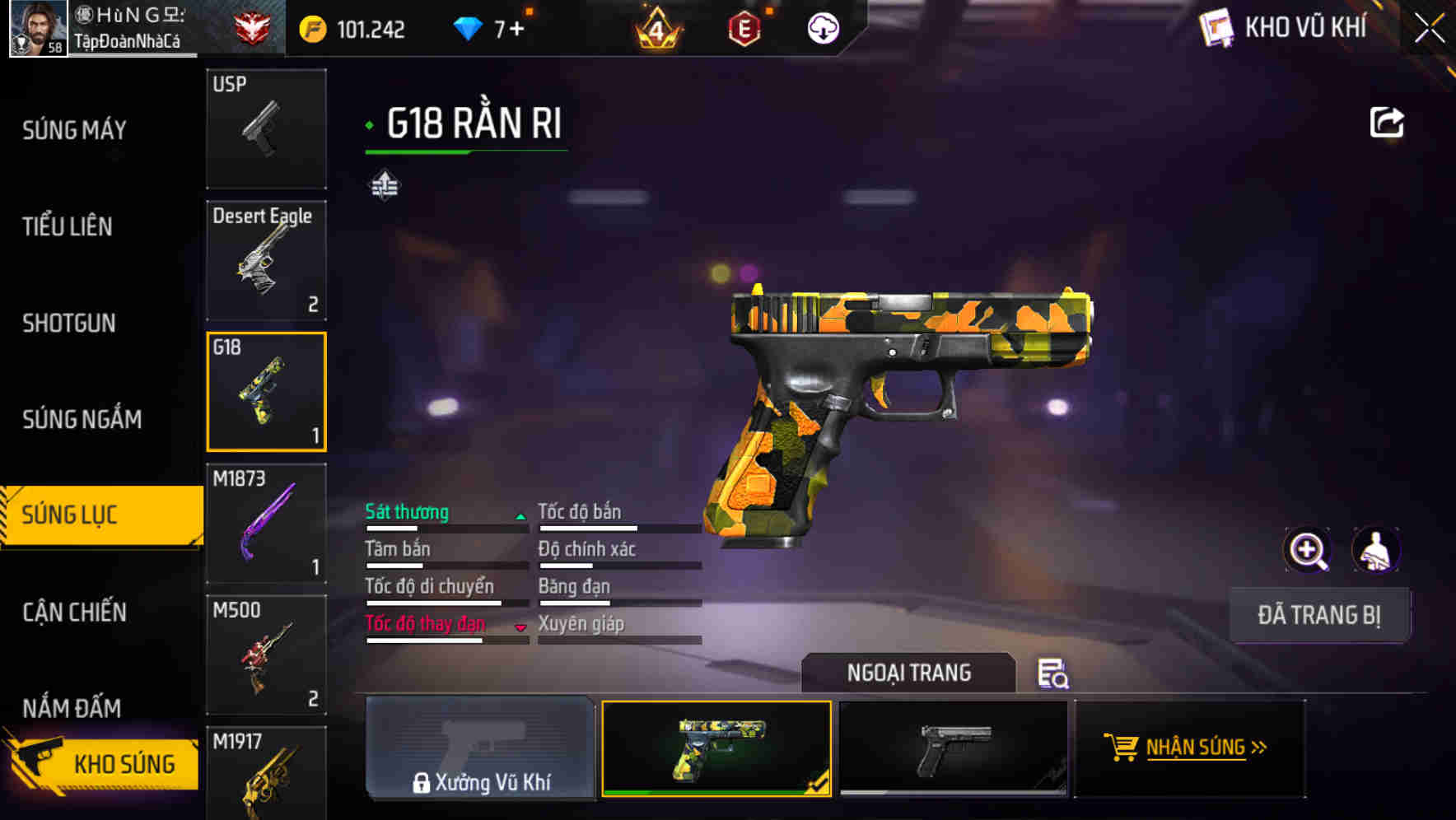The width and height of the screenshot is (1456, 820).
Task: Open NHẬN SÚNG shop link
Action: (x=1192, y=748)
